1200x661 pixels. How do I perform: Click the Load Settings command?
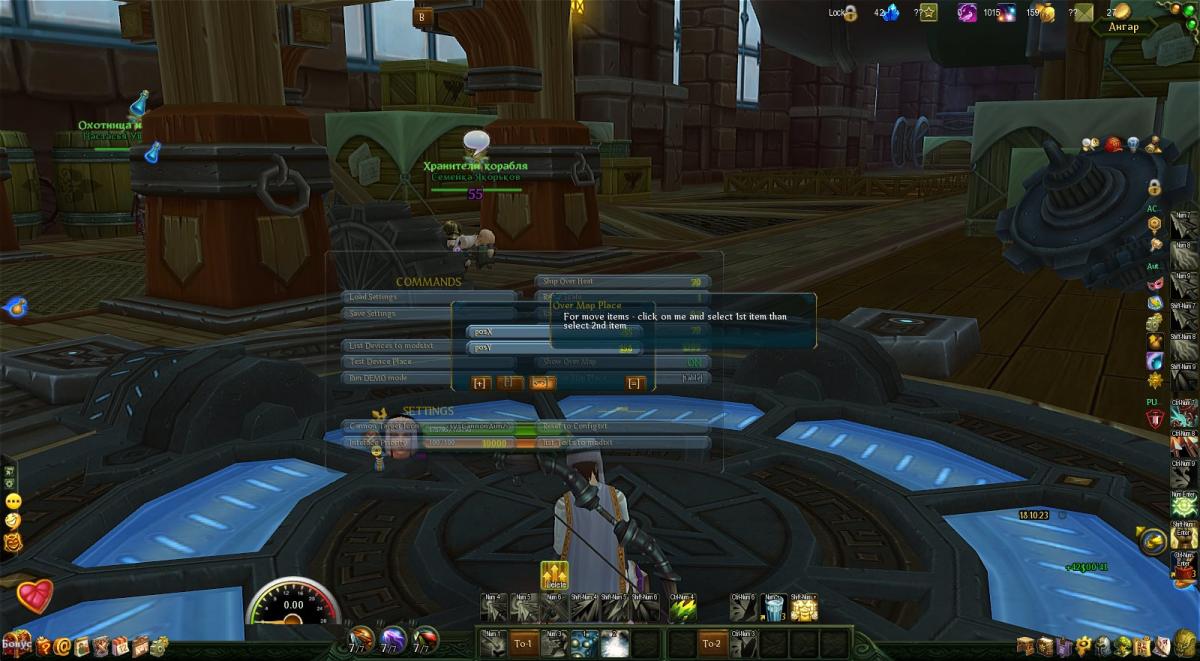[x=430, y=297]
